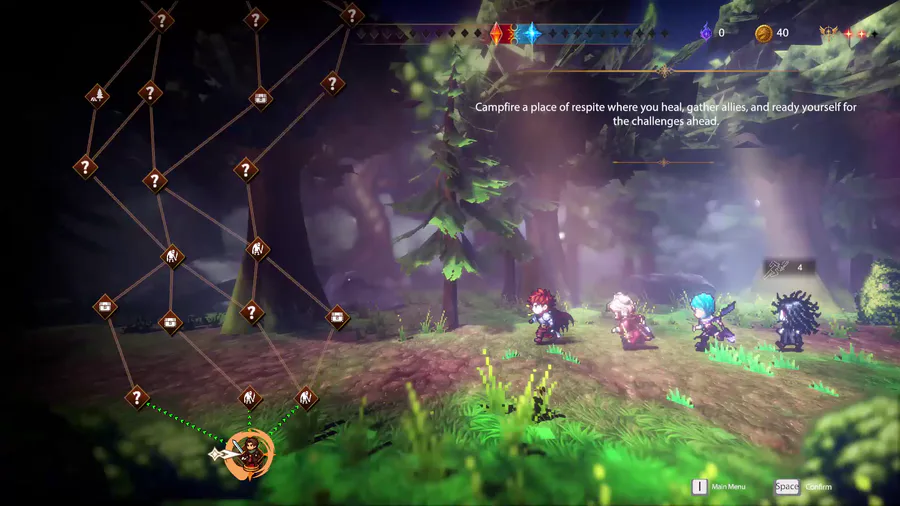This screenshot has width=900, height=506.
Task: Choose the mystery node on the green dotted path
Action: coord(137,397)
